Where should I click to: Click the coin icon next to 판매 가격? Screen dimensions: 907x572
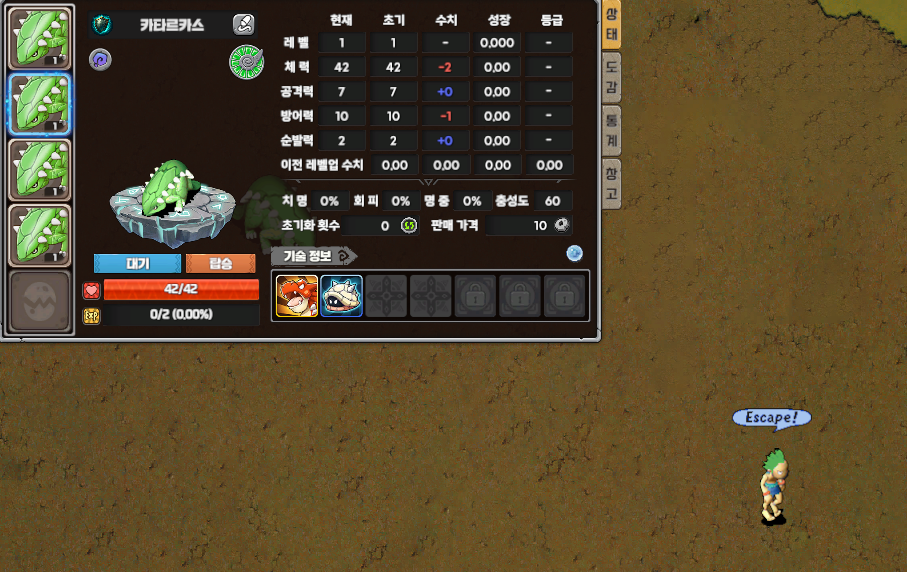(x=563, y=226)
